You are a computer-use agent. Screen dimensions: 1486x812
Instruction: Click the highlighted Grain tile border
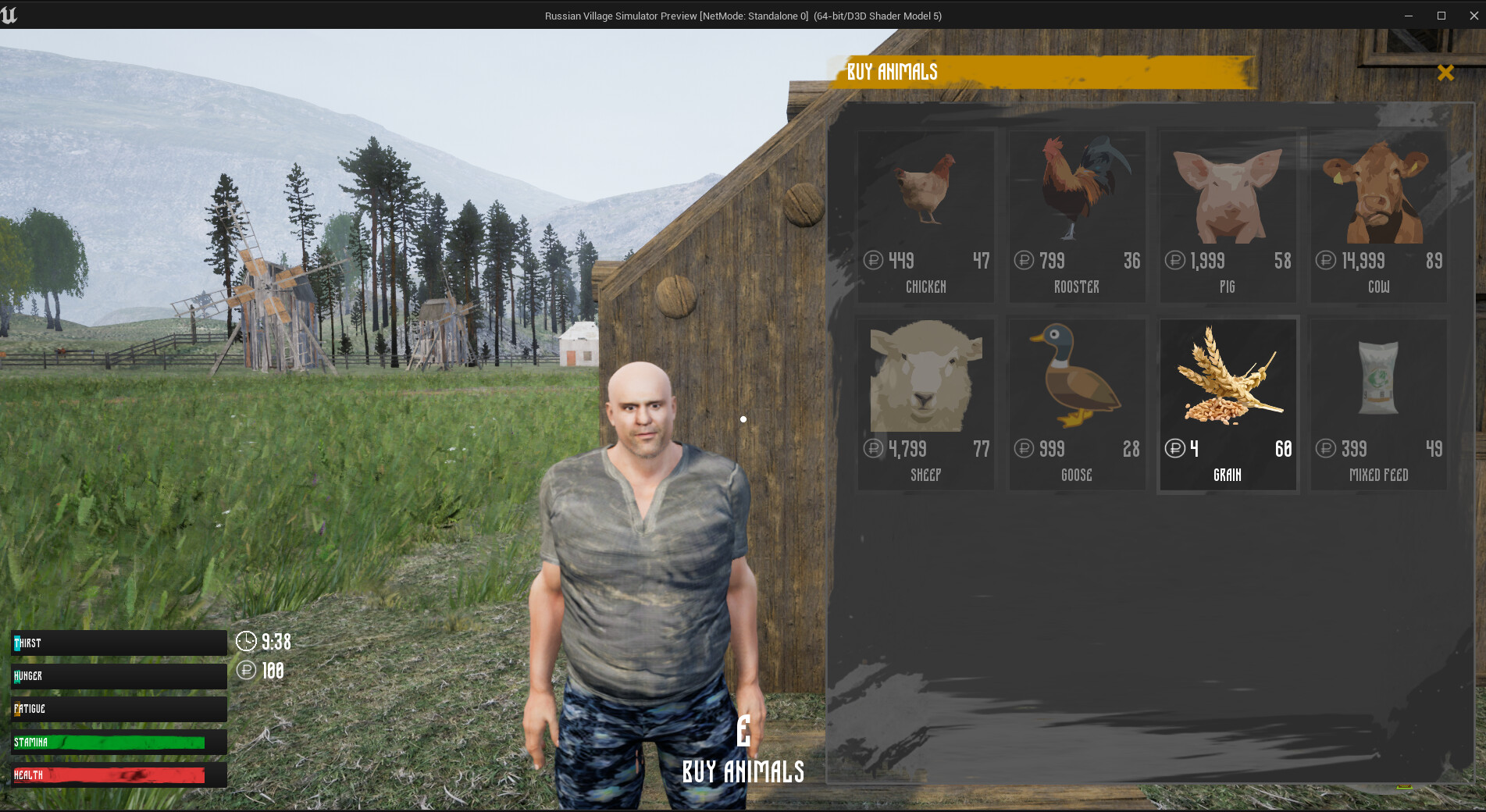pyautogui.click(x=1228, y=319)
